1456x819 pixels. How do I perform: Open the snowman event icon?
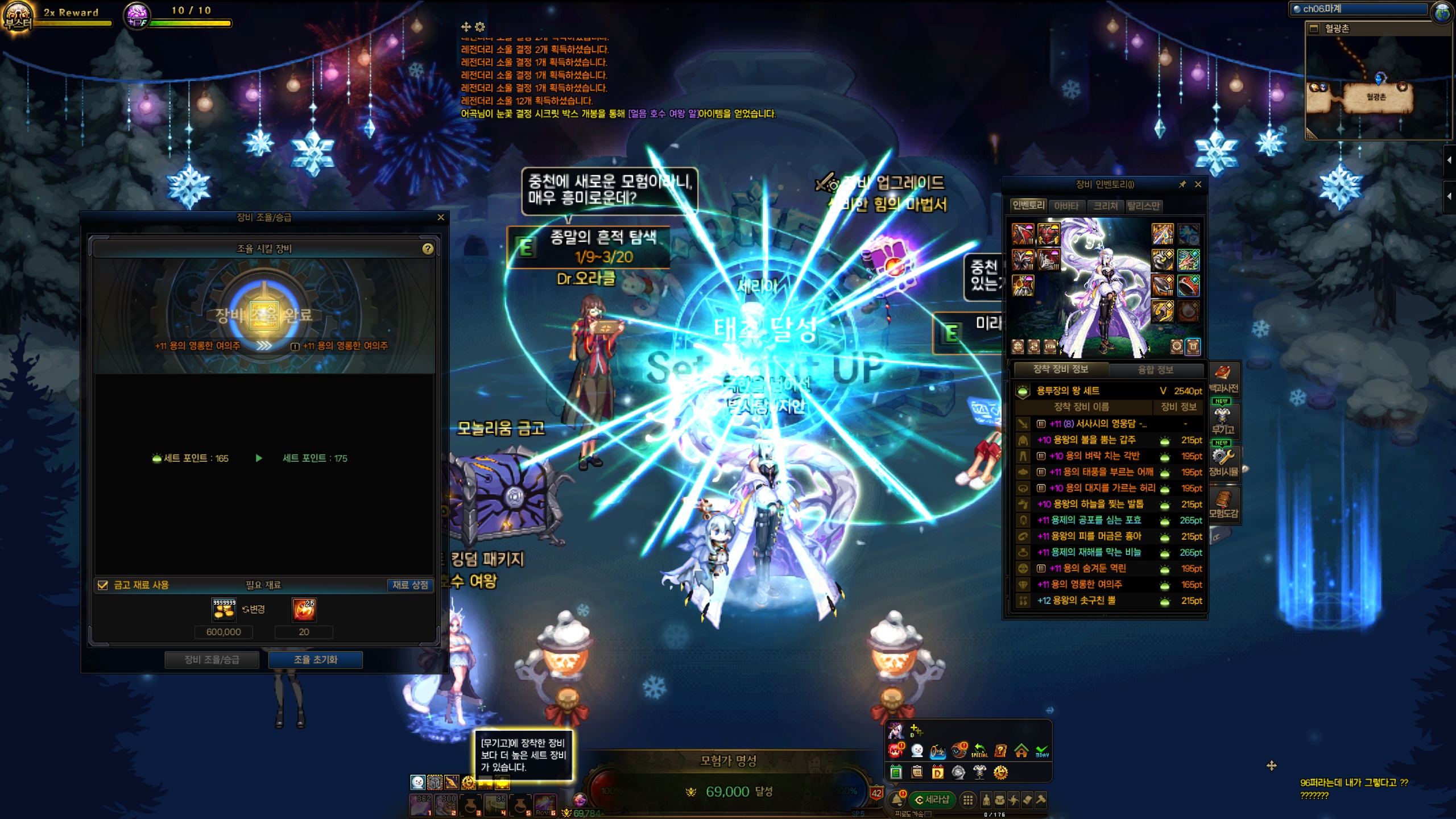(917, 751)
